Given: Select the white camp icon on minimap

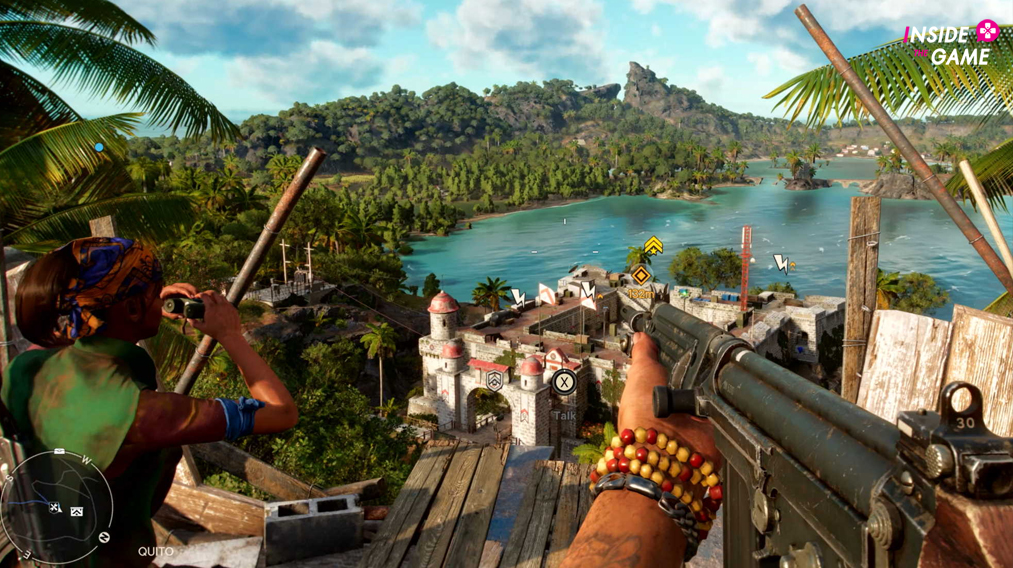Looking at the screenshot, I should [76, 511].
